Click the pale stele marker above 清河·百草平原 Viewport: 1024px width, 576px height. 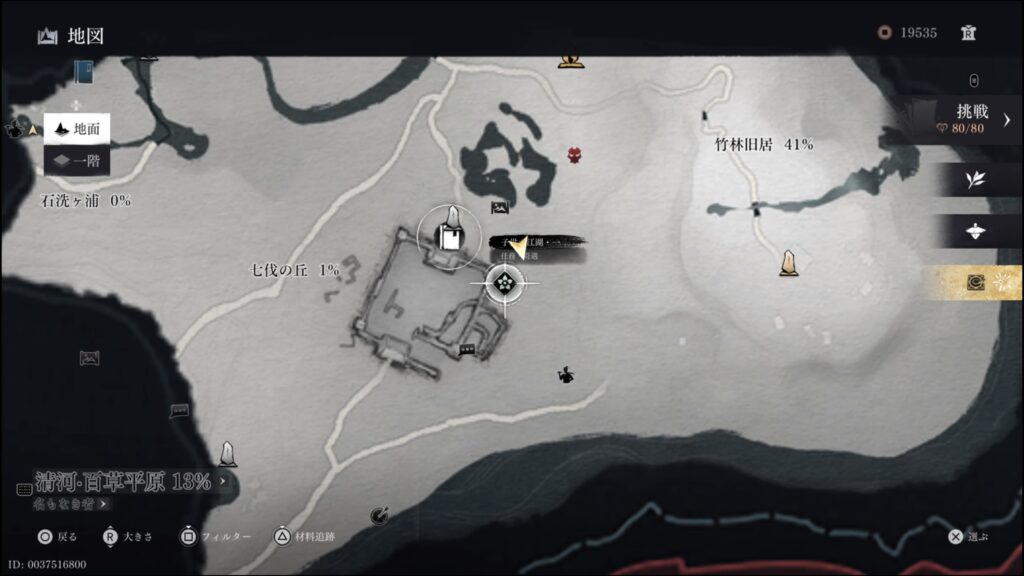[228, 454]
